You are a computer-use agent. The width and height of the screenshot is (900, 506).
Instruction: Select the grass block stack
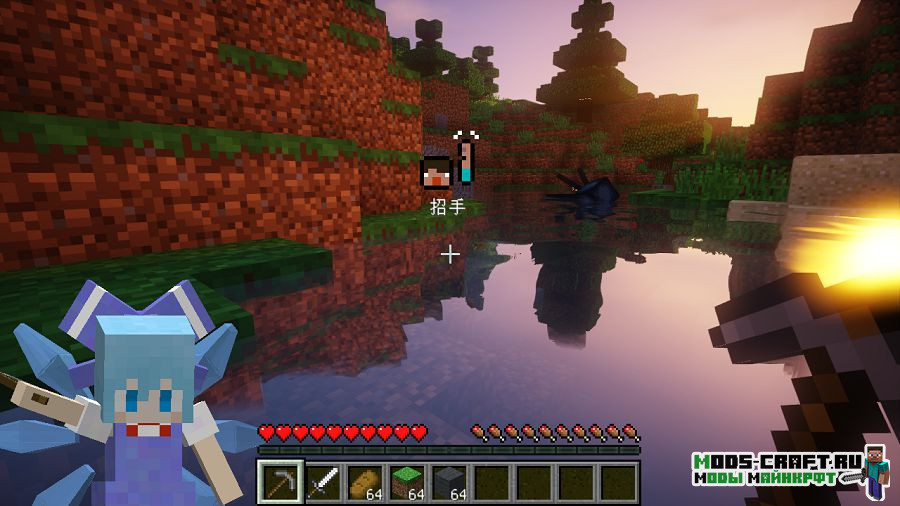tap(406, 483)
